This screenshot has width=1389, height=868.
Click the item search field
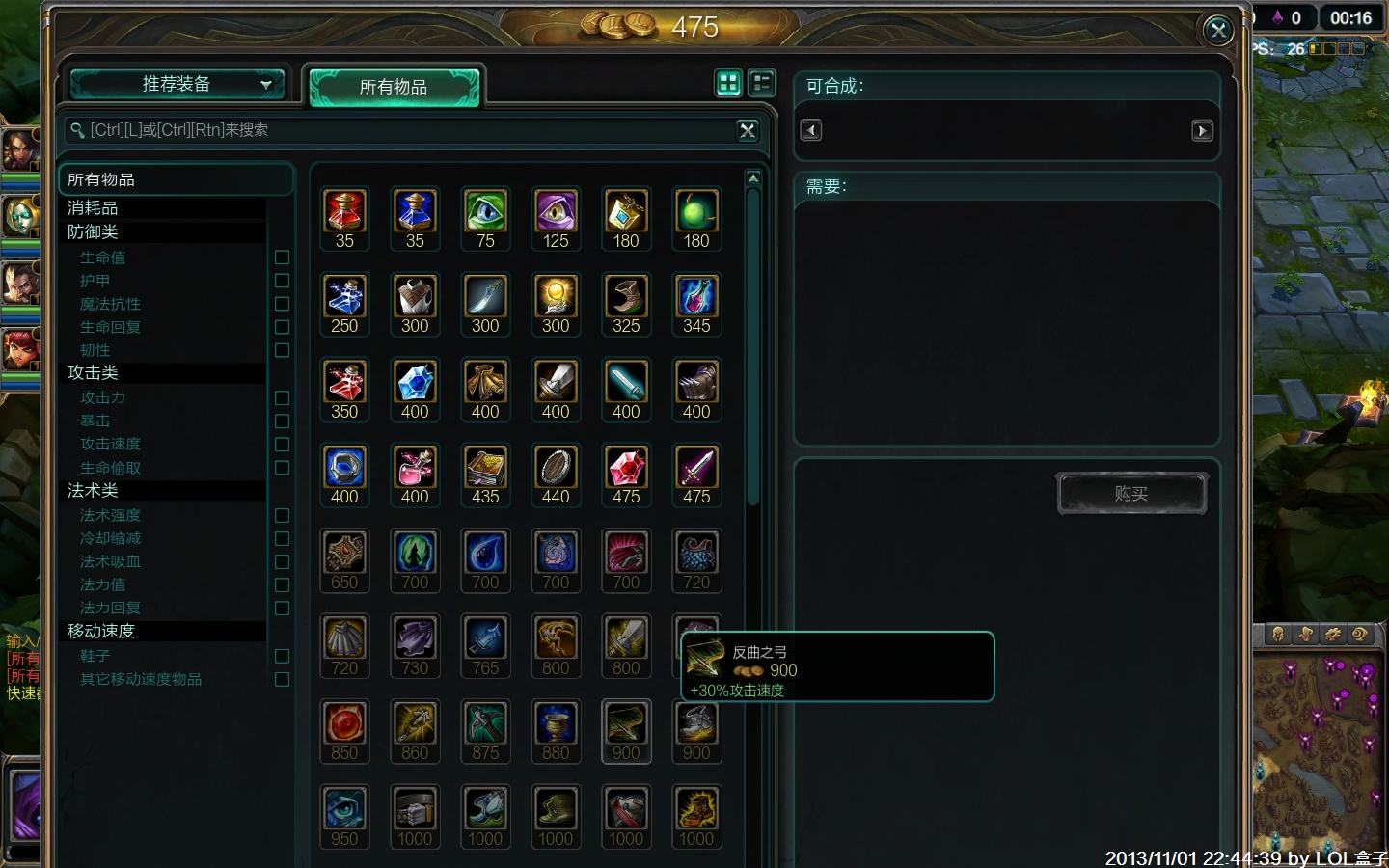click(x=405, y=130)
